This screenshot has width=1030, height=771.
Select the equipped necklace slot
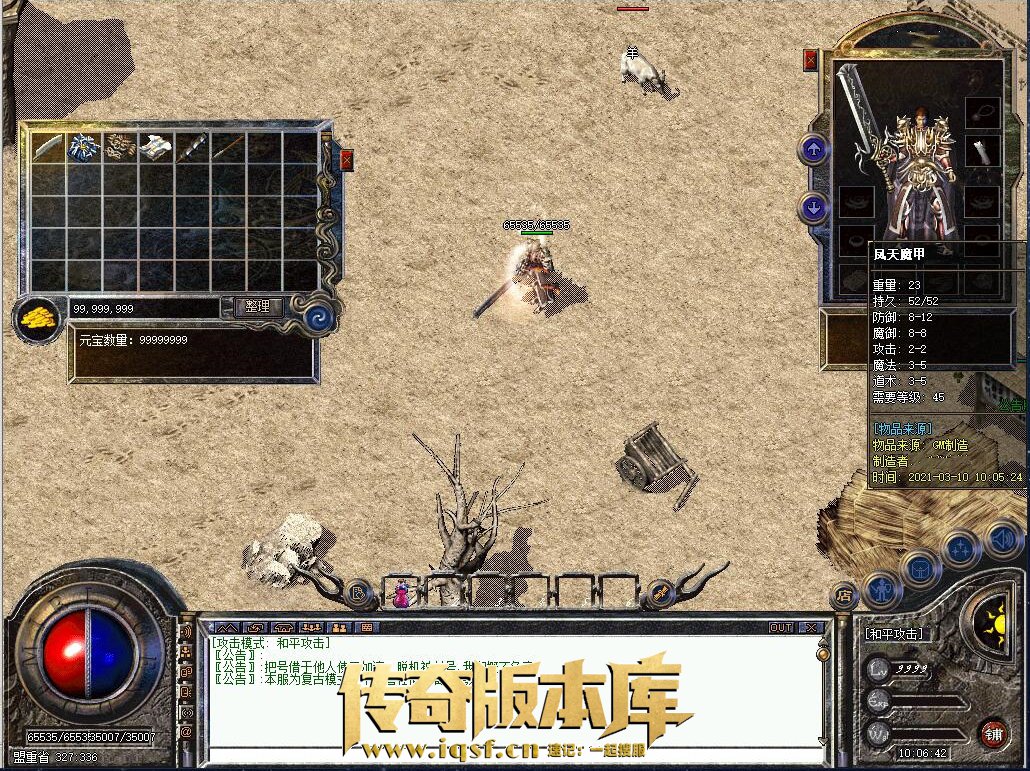pyautogui.click(x=983, y=112)
